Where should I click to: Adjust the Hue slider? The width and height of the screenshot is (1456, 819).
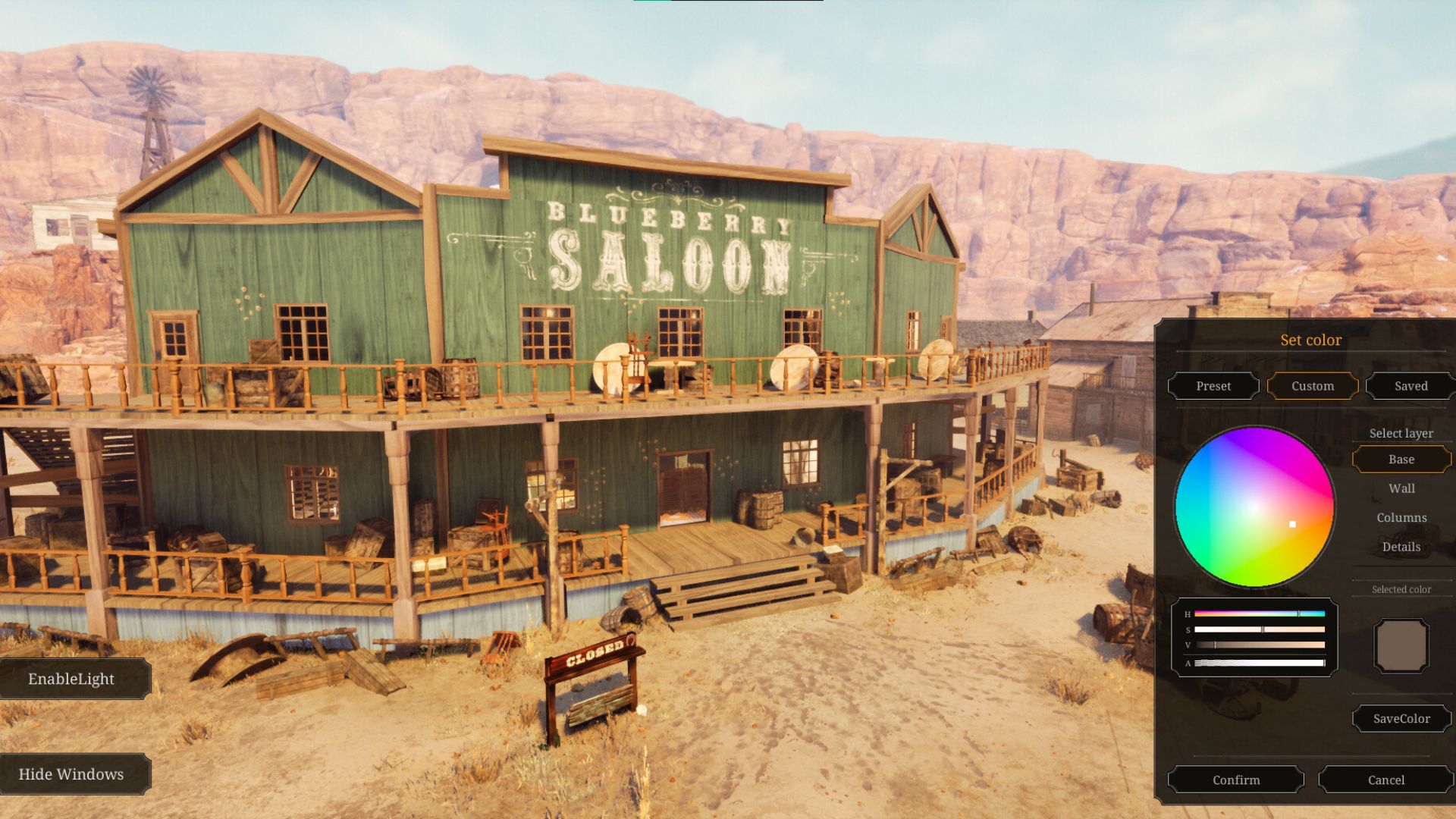pos(1259,613)
